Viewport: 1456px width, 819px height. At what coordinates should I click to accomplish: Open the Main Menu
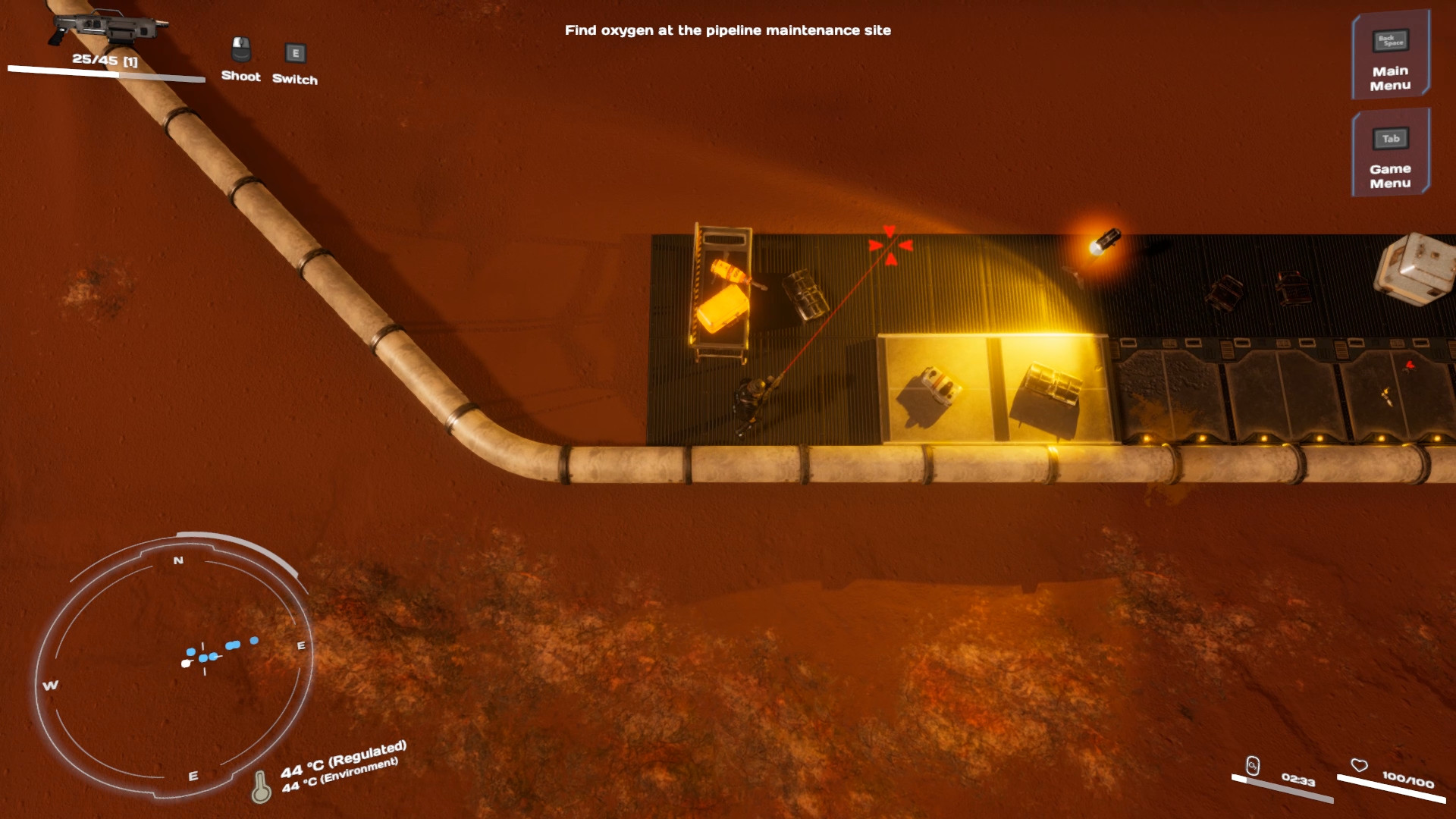tap(1389, 74)
